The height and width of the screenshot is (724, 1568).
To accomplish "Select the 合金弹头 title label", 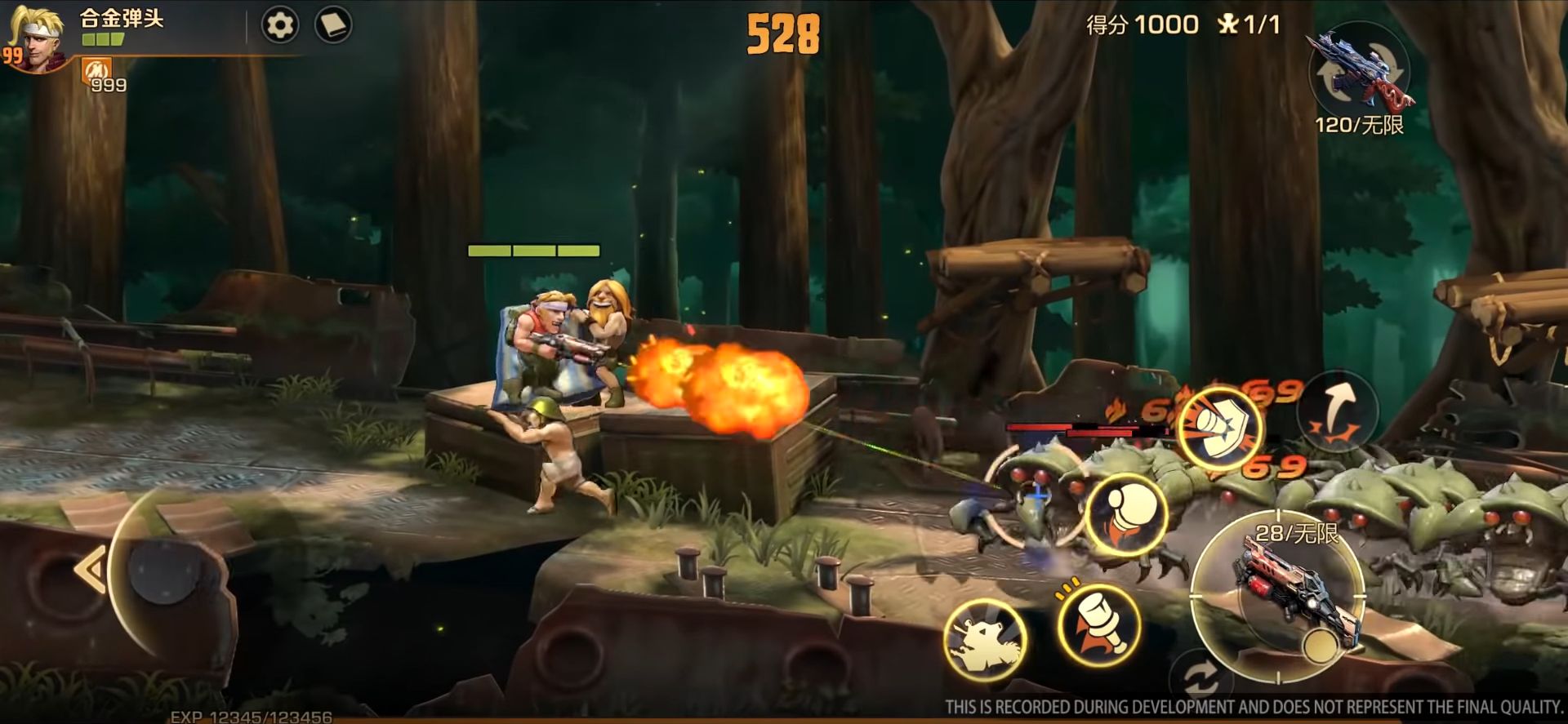I will (119, 18).
